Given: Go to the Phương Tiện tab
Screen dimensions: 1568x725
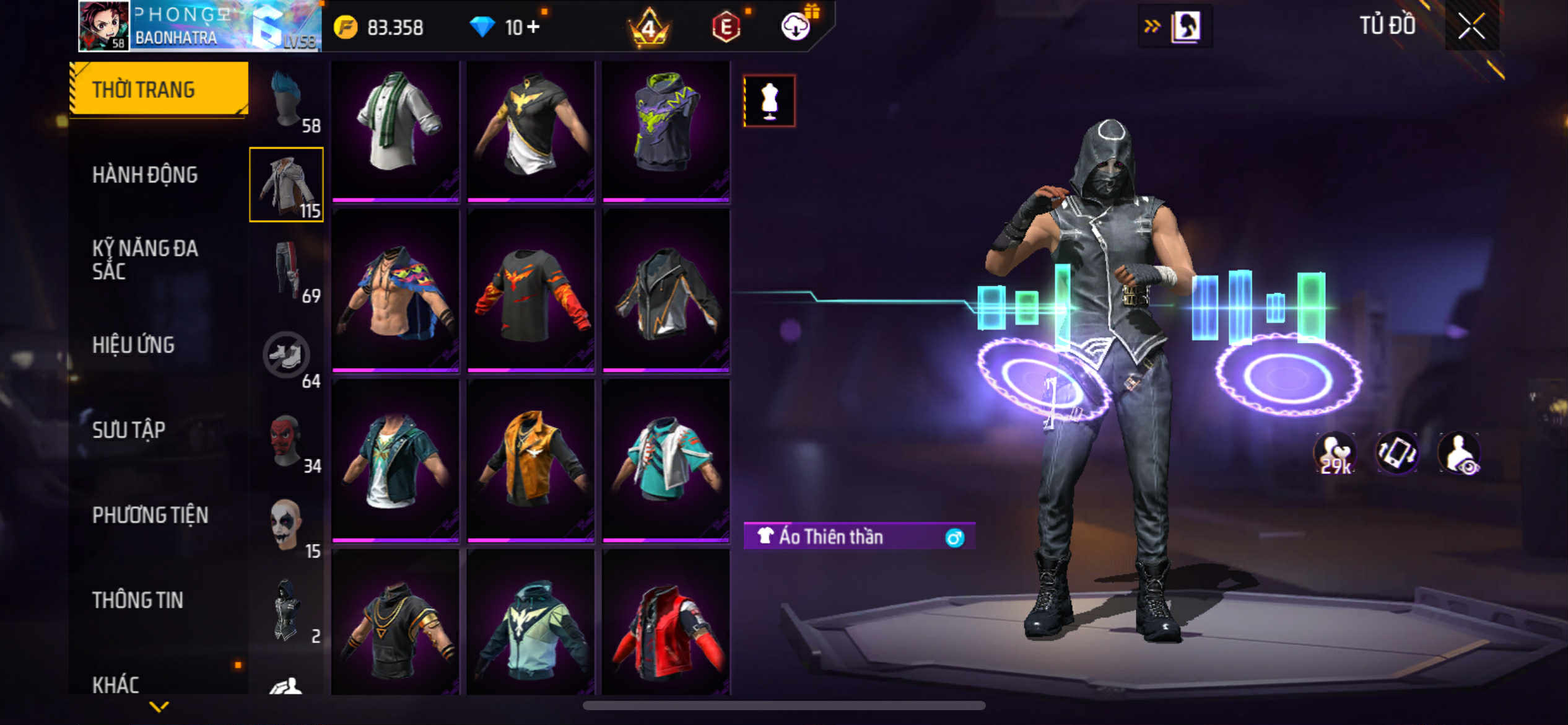Looking at the screenshot, I should click(x=150, y=515).
